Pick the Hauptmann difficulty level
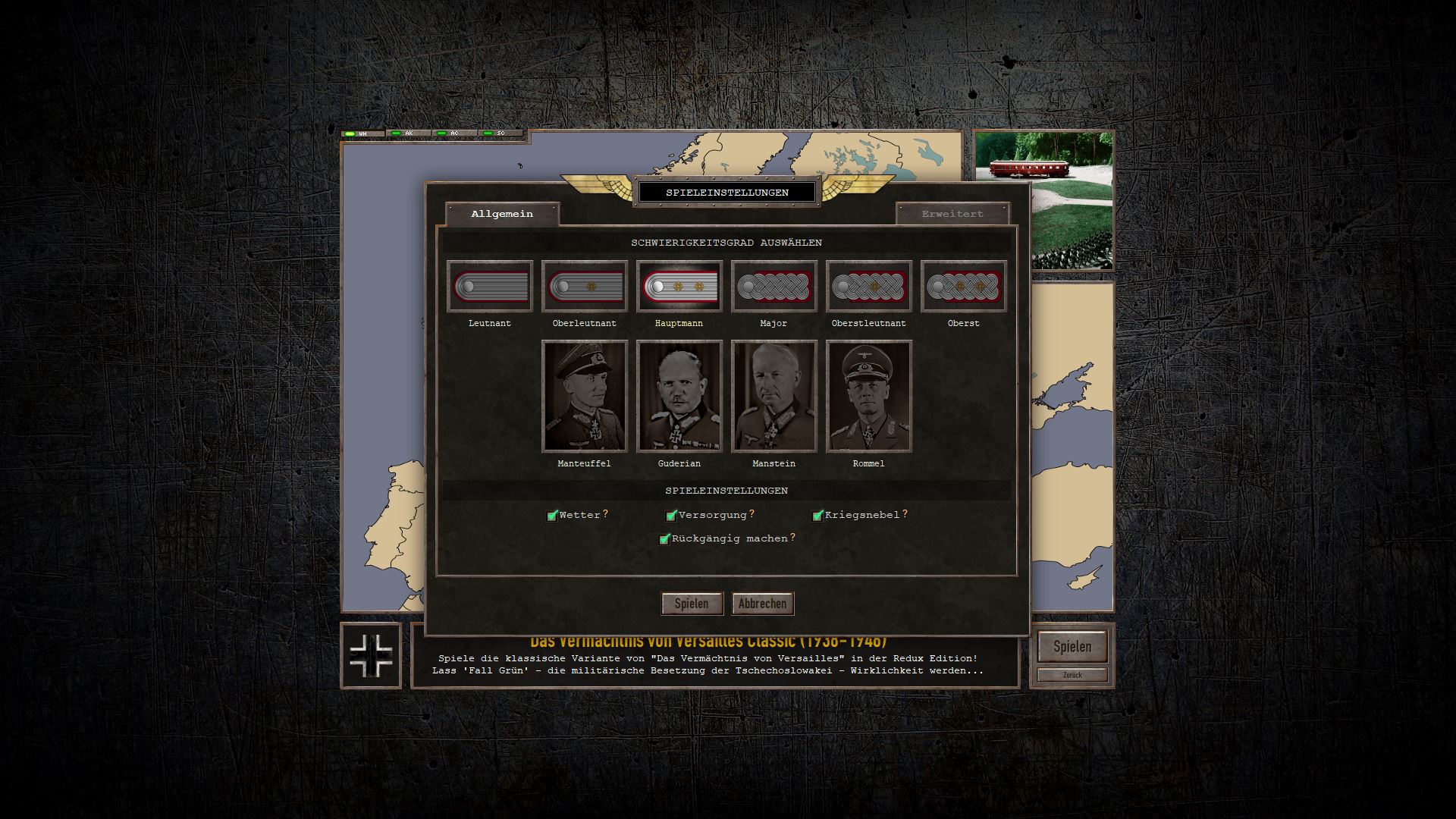Viewport: 1456px width, 819px height. coord(679,287)
